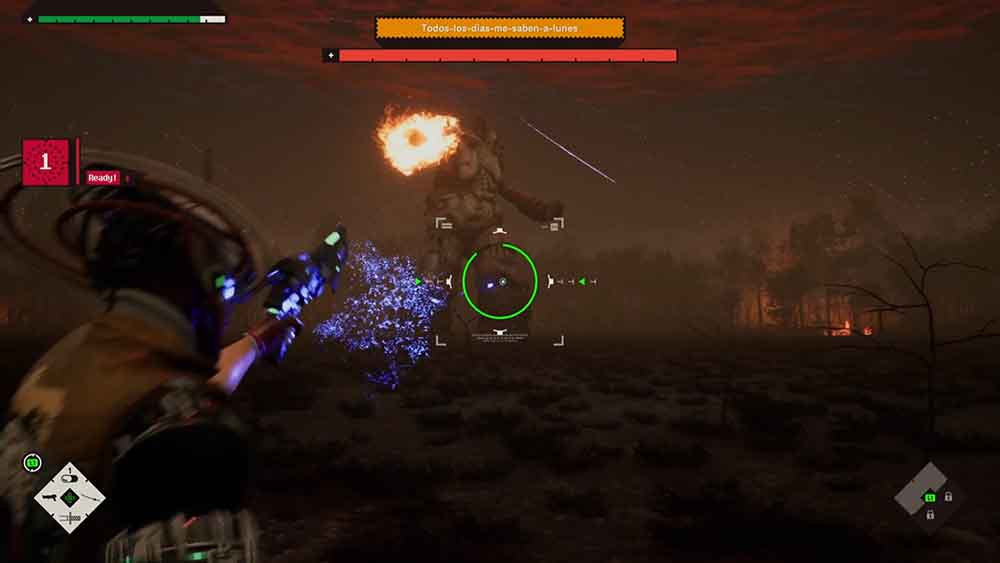This screenshot has height=563, width=1000.
Task: Activate the 'Ready!' alt-fire indicator
Action: (x=103, y=178)
